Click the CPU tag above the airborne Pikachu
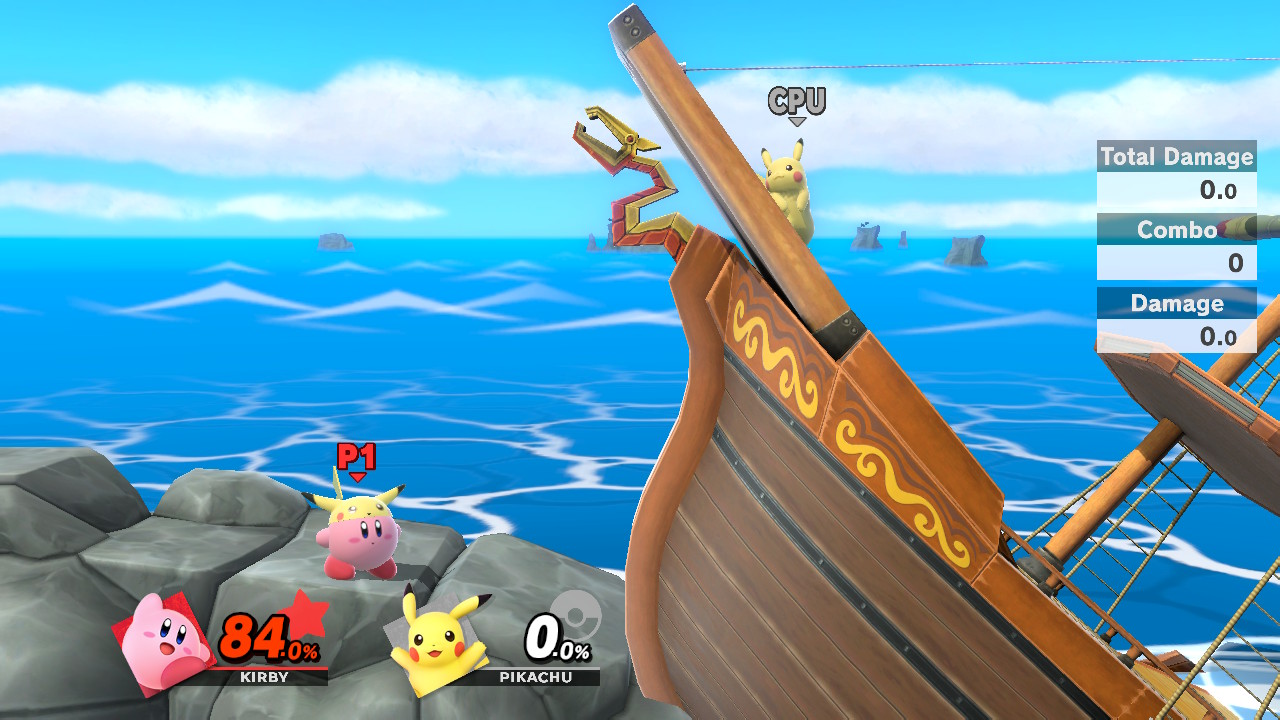The width and height of the screenshot is (1280, 720). (796, 99)
